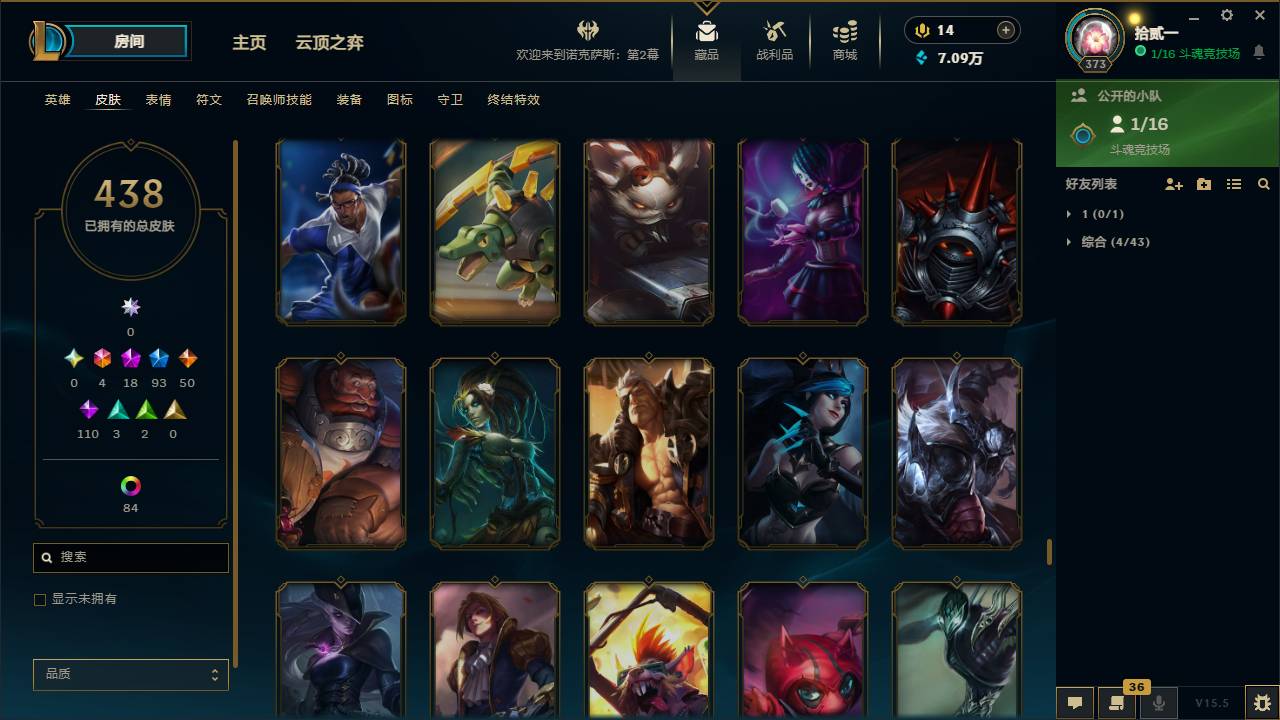1280x720 pixels.
Task: Open the friend search magnifier icon
Action: 1264,184
